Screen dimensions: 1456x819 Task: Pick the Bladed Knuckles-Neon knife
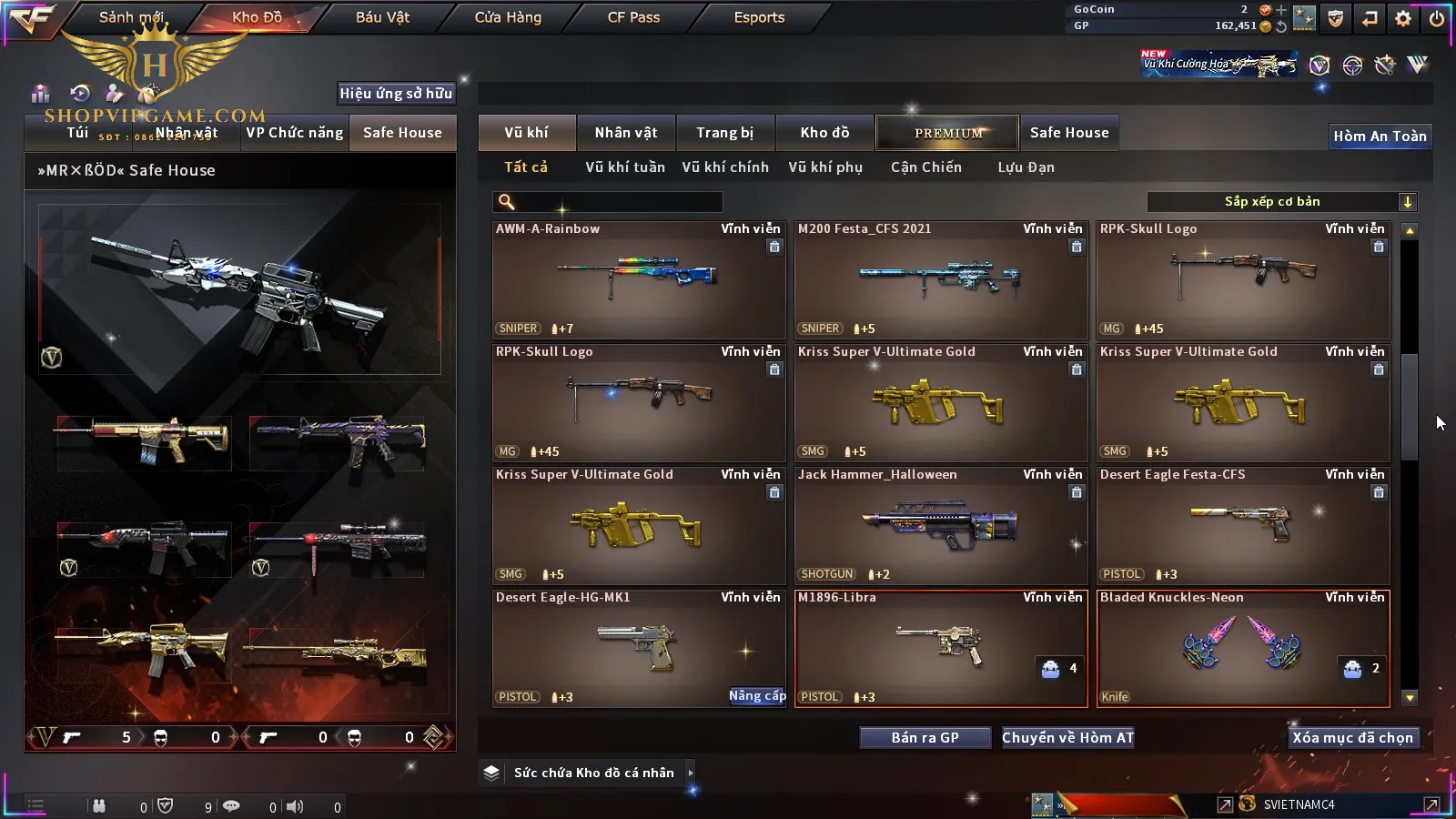(1242, 649)
